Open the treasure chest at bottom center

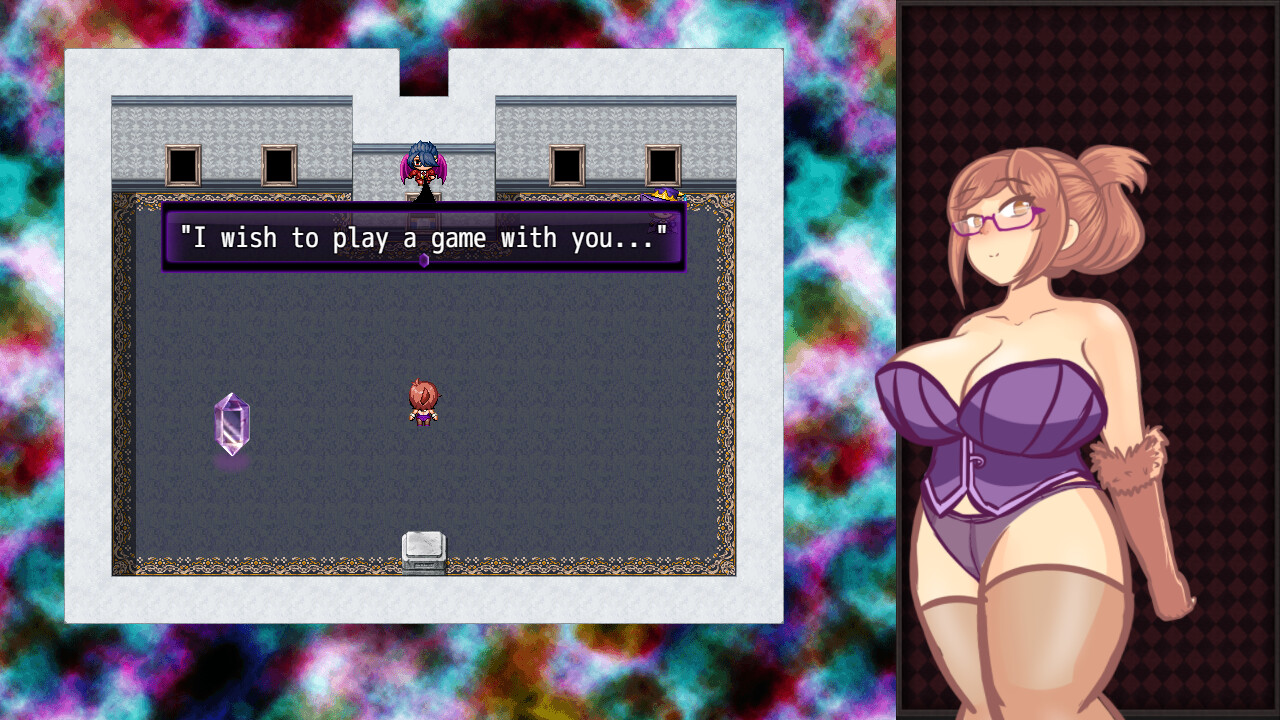coord(426,549)
